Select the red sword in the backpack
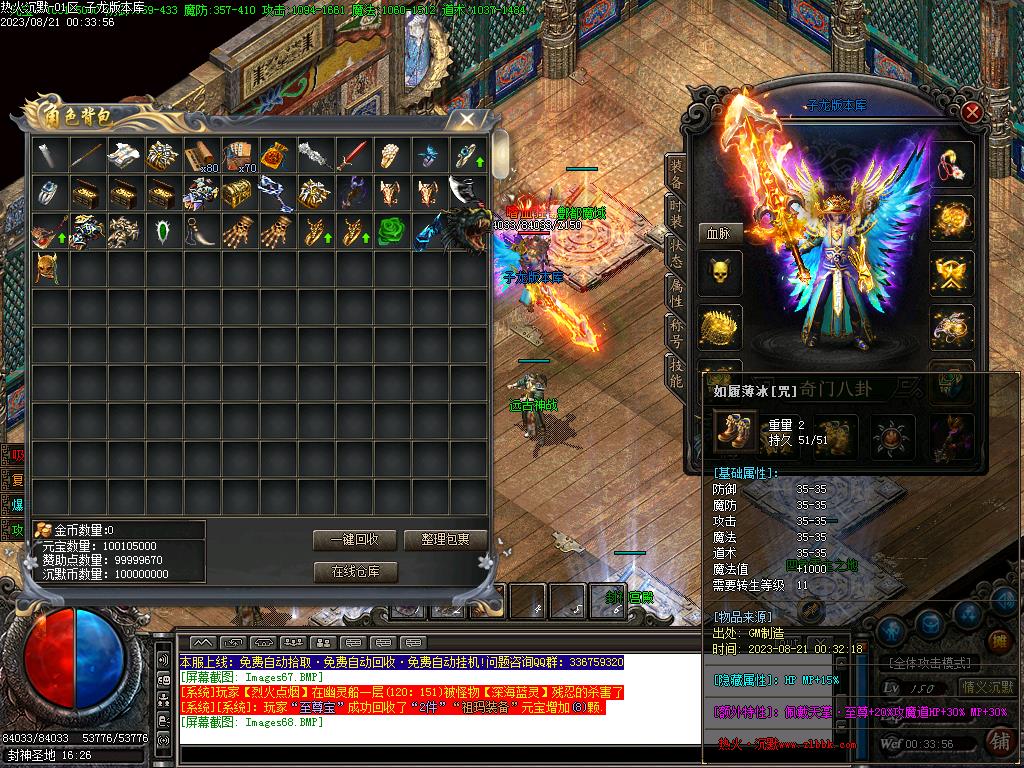Image resolution: width=1024 pixels, height=768 pixels. tap(352, 155)
